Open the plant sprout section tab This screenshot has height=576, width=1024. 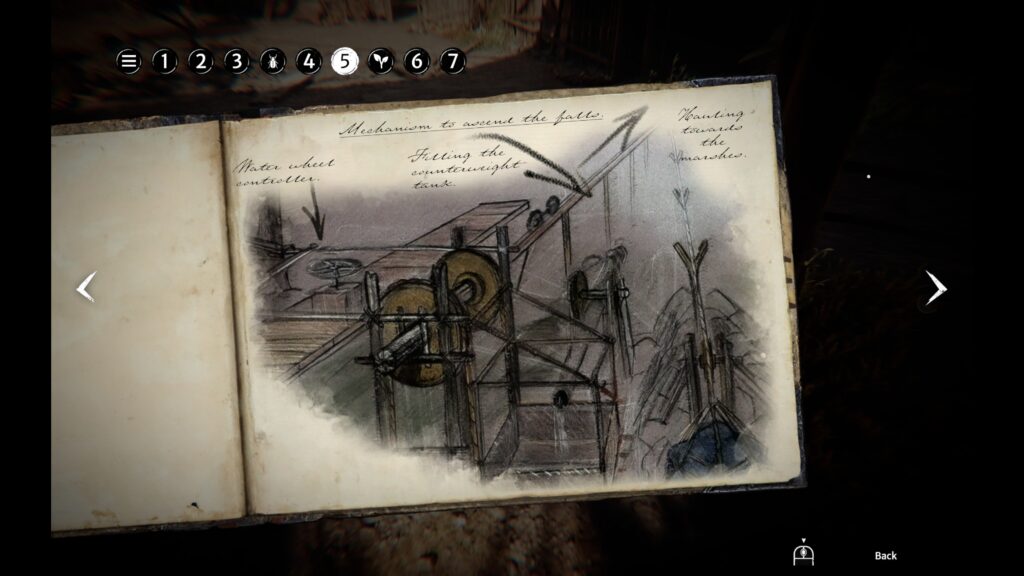pos(381,61)
